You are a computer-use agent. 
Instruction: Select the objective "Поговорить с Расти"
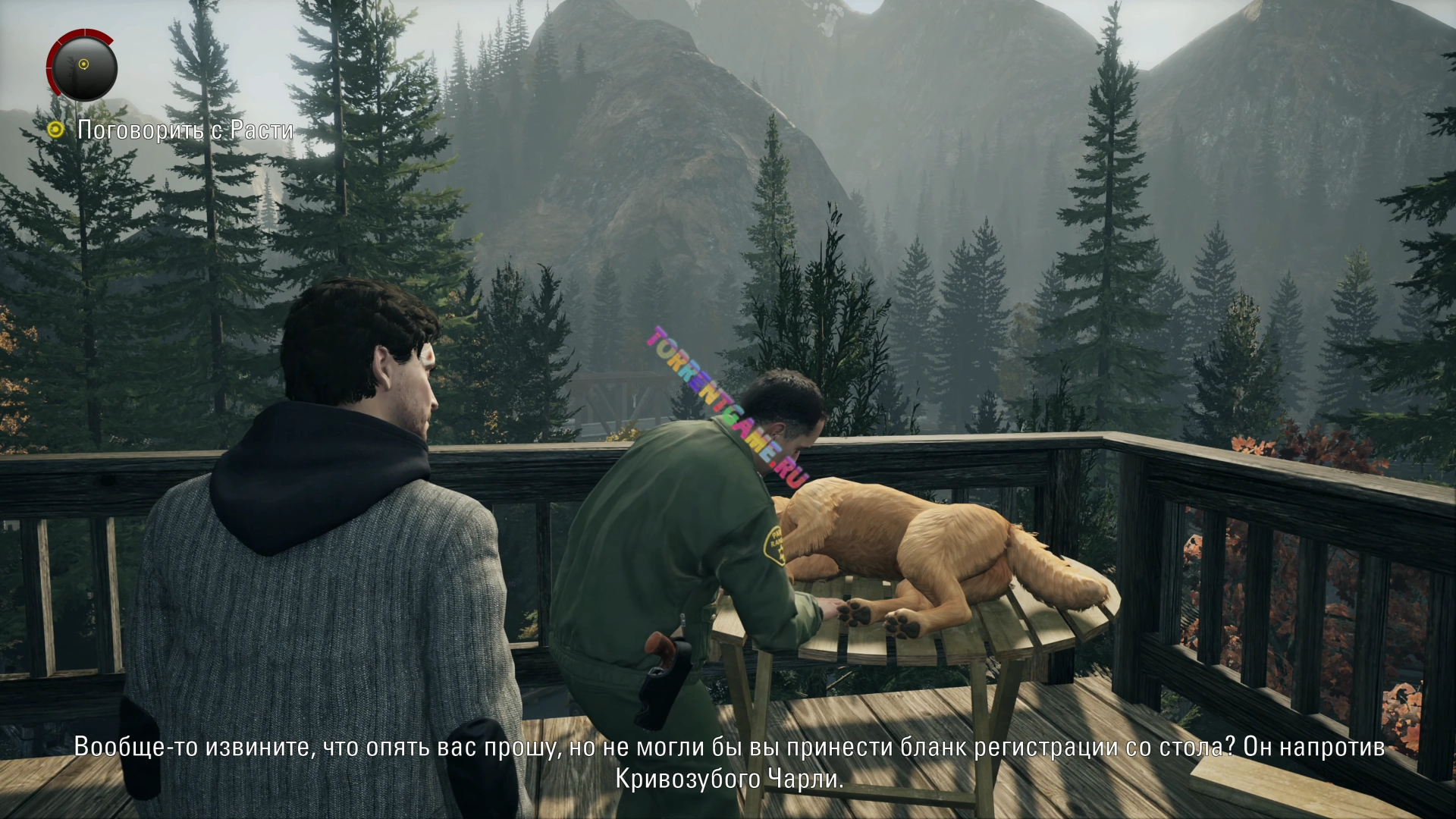tap(184, 130)
